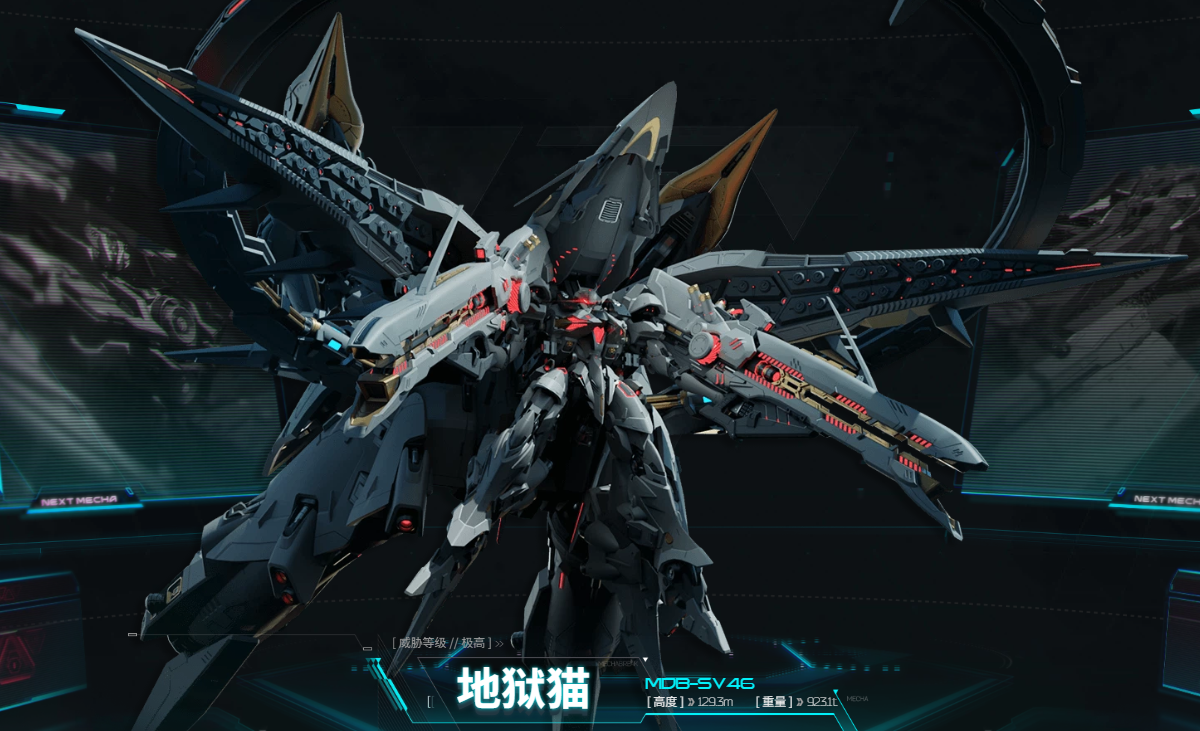Click the white-lettered NEXT MECHA button
This screenshot has height=731, width=1200.
tap(1160, 499)
